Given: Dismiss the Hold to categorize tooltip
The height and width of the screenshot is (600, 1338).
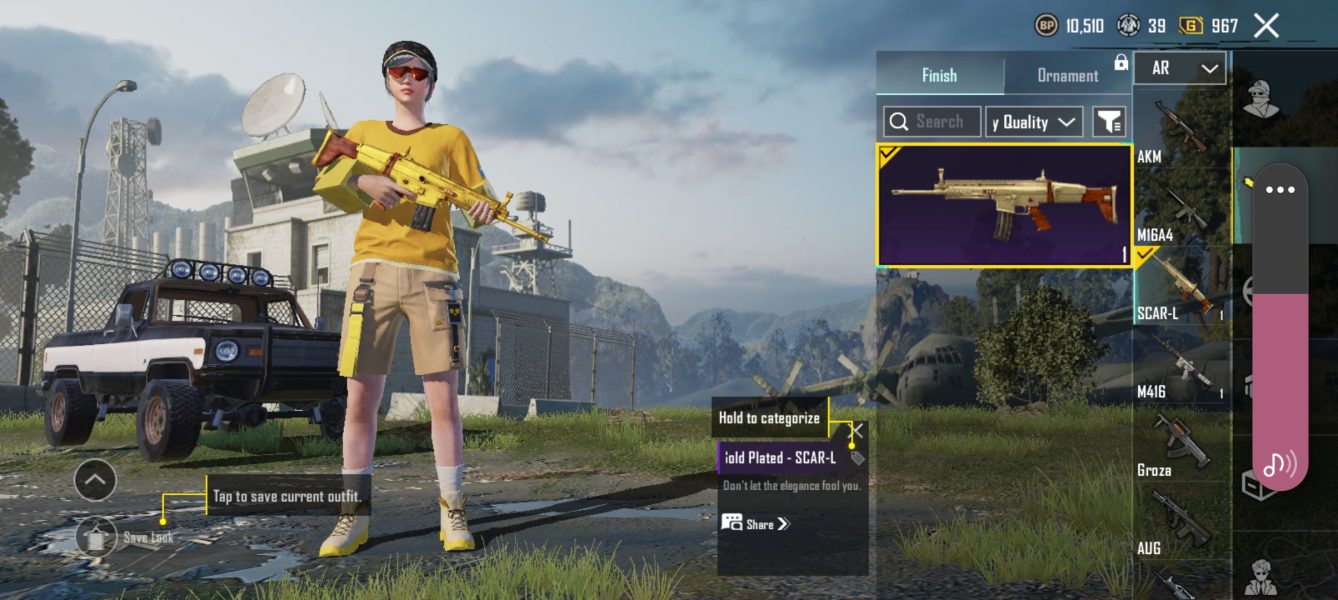Looking at the screenshot, I should [857, 431].
